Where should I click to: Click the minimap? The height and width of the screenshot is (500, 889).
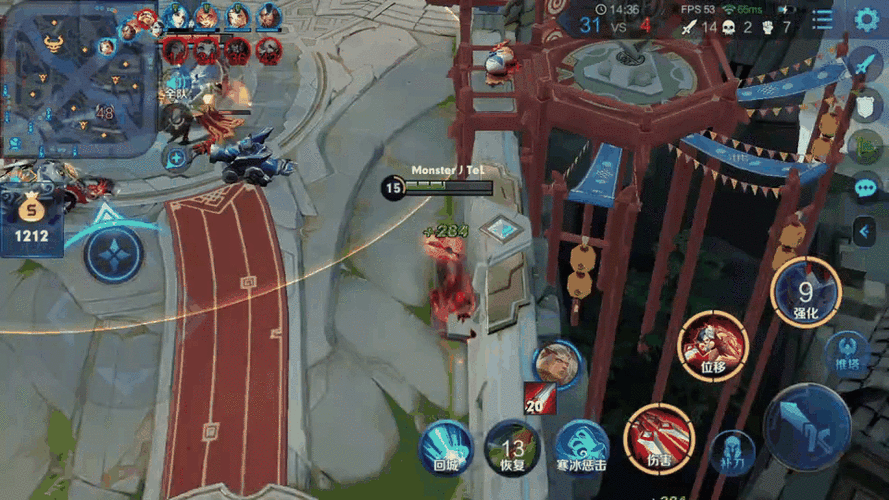78,77
